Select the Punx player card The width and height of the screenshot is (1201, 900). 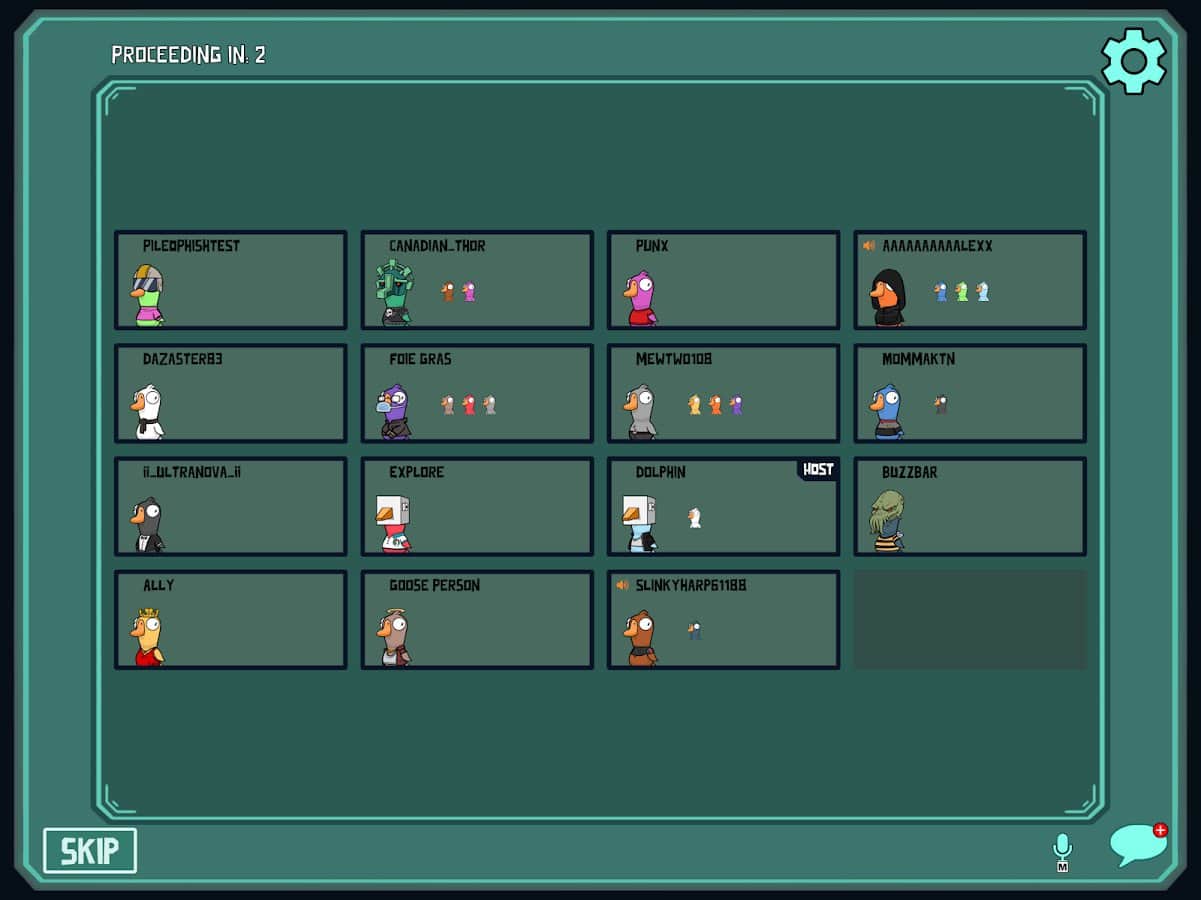click(723, 280)
